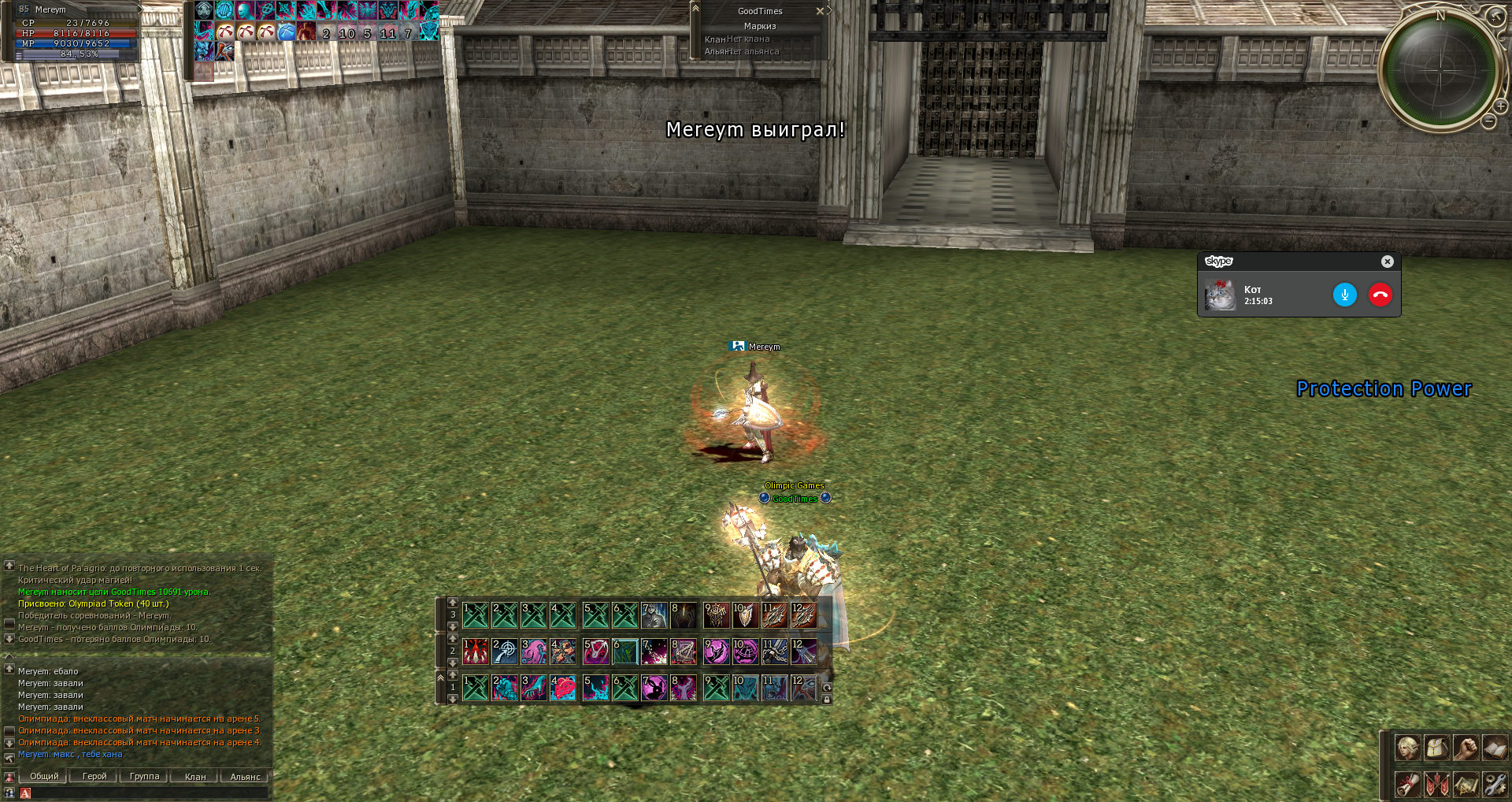The image size is (1512, 802).
Task: Activate the pink rabbit skill icon
Action: pos(654,689)
